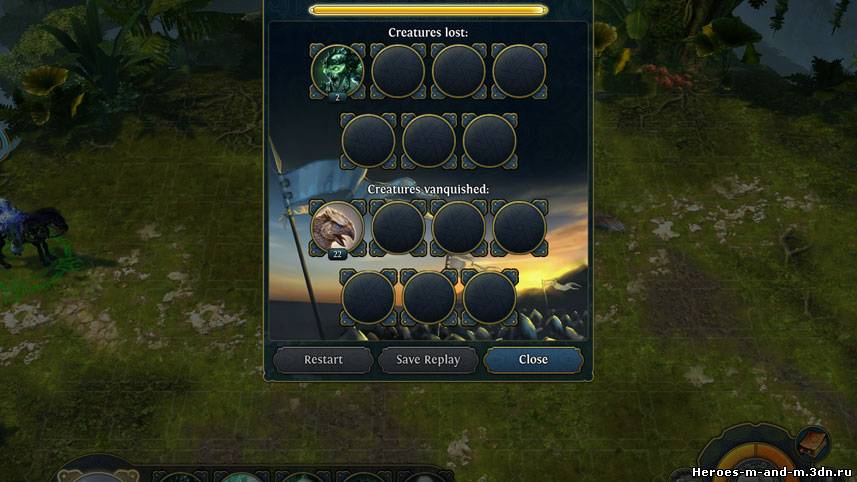Close the battle results window
The image size is (857, 482).
tap(533, 360)
